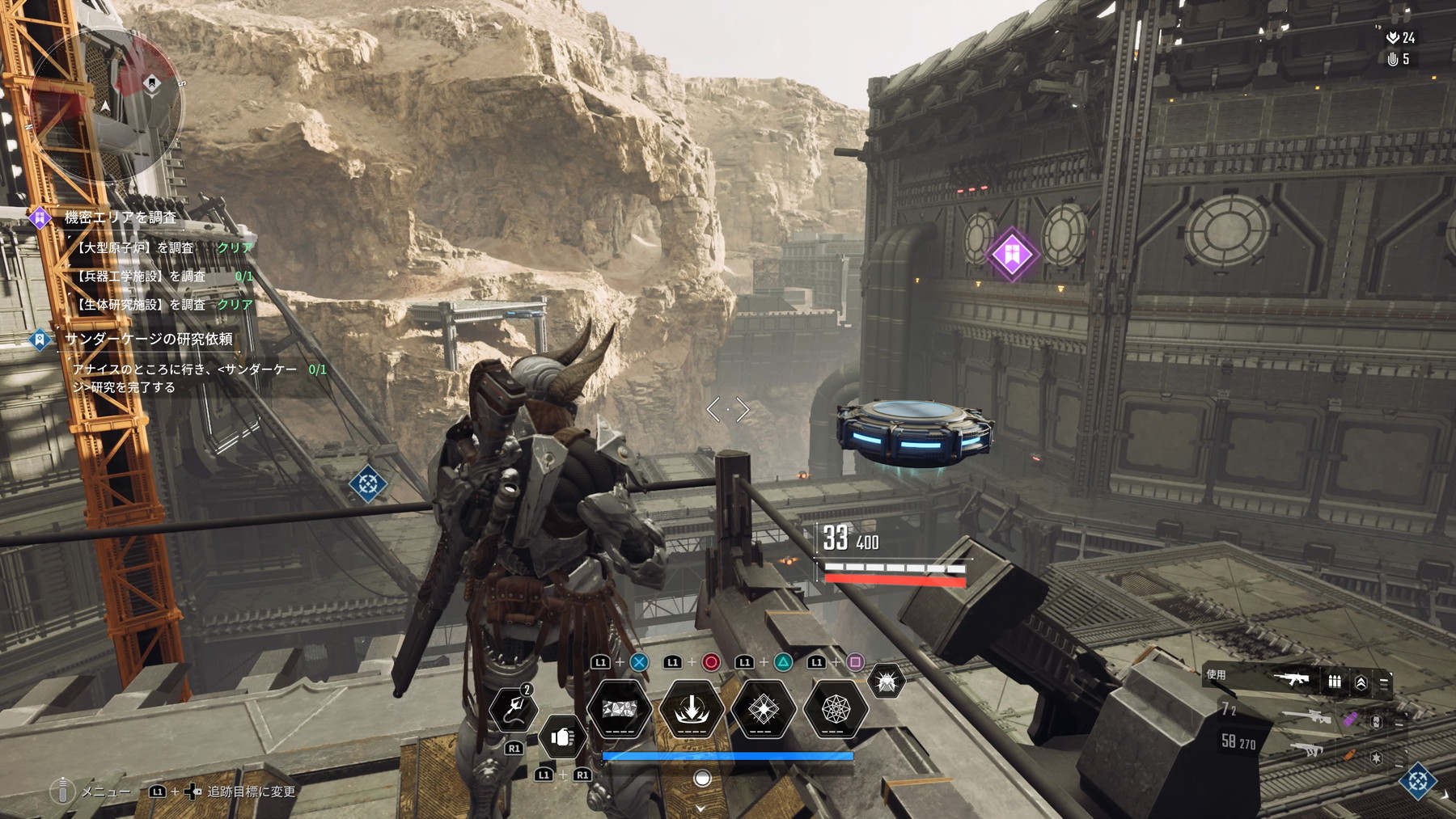Click the 兵器工学施設 objective line
The image size is (1456, 819).
pyautogui.click(x=141, y=277)
